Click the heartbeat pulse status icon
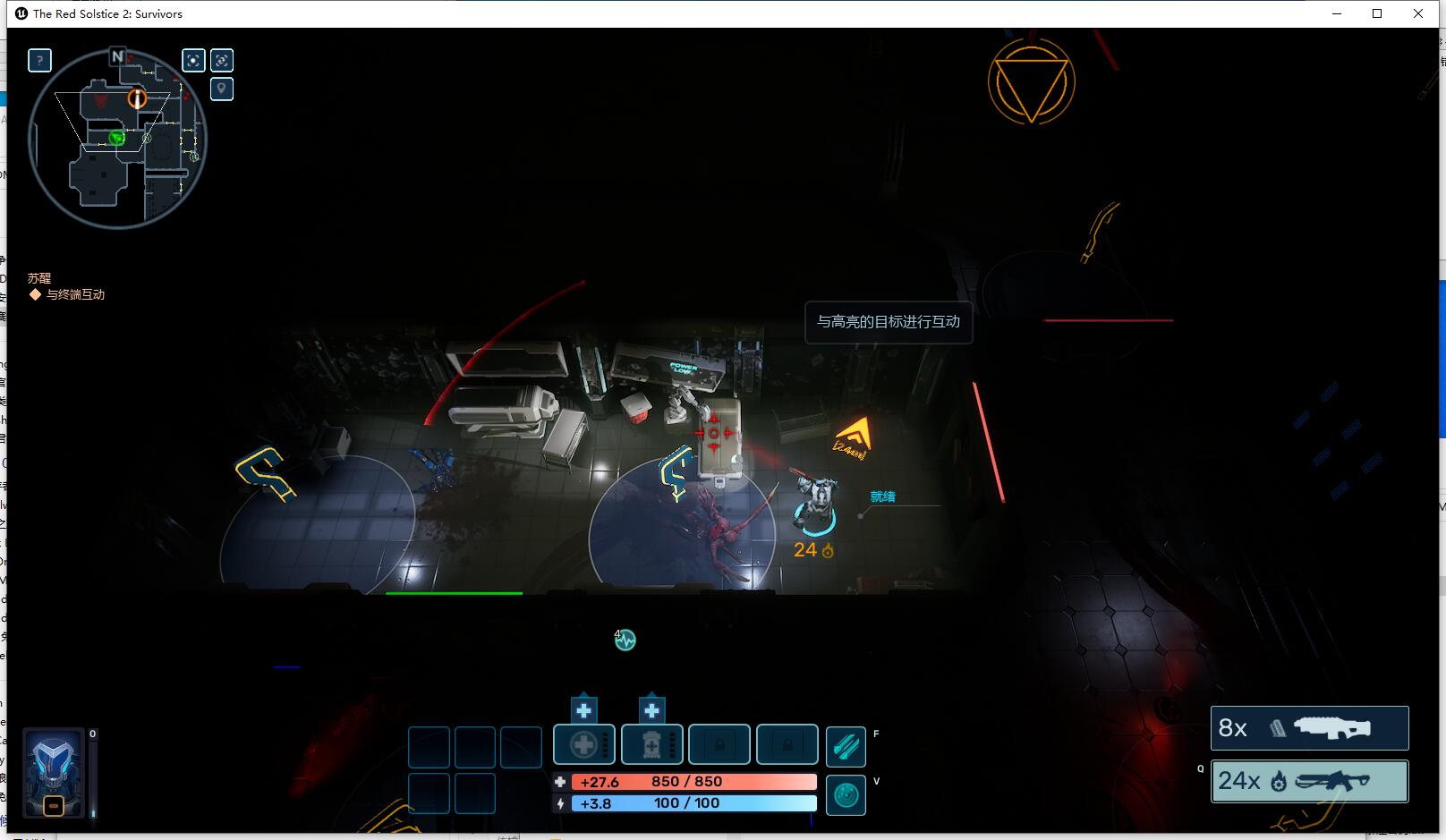Viewport: 1446px width, 840px height. tap(625, 640)
